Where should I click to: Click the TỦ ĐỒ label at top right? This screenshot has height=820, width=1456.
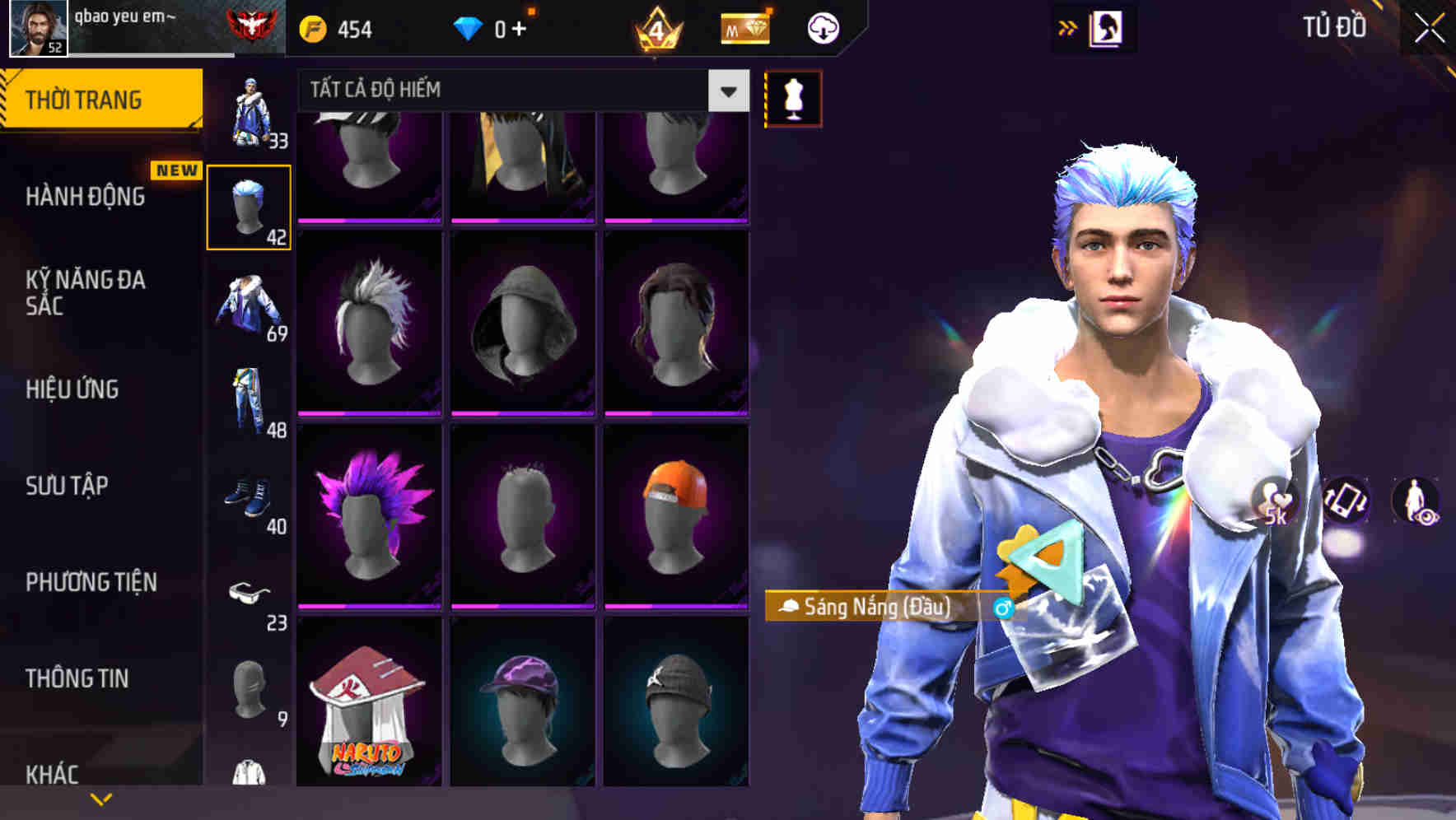tap(1336, 26)
